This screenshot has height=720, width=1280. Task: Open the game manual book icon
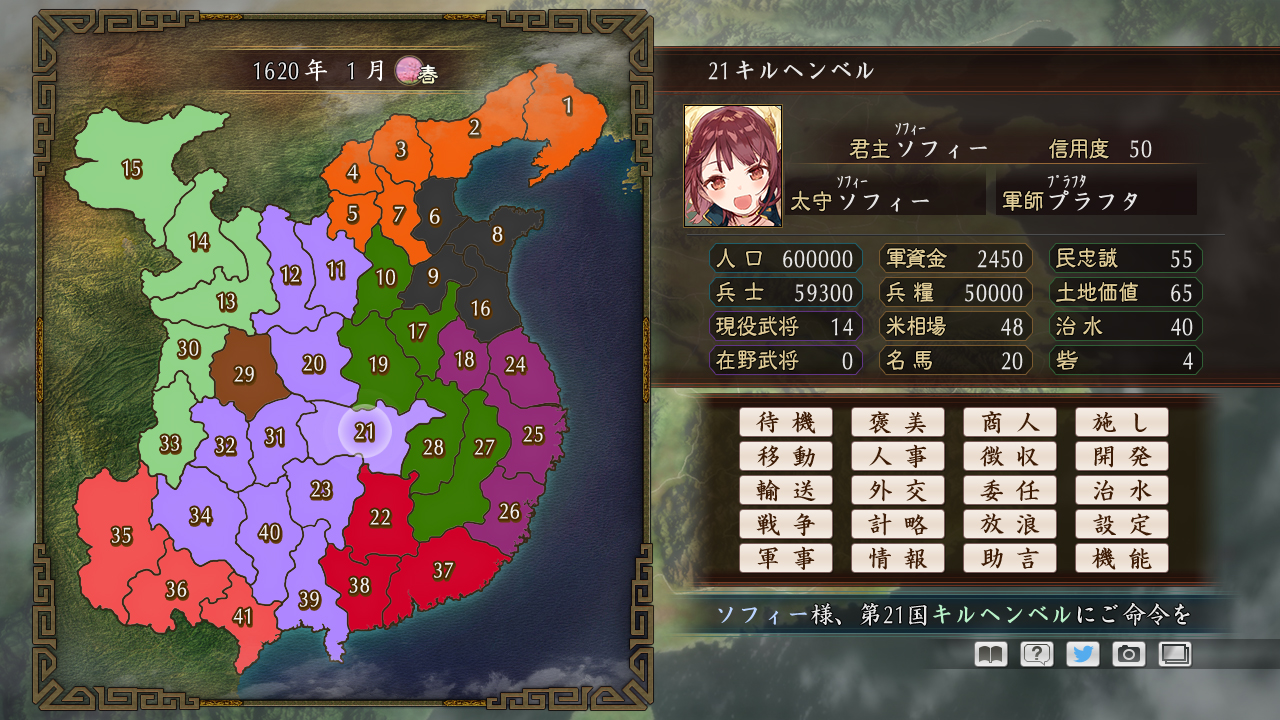(990, 654)
